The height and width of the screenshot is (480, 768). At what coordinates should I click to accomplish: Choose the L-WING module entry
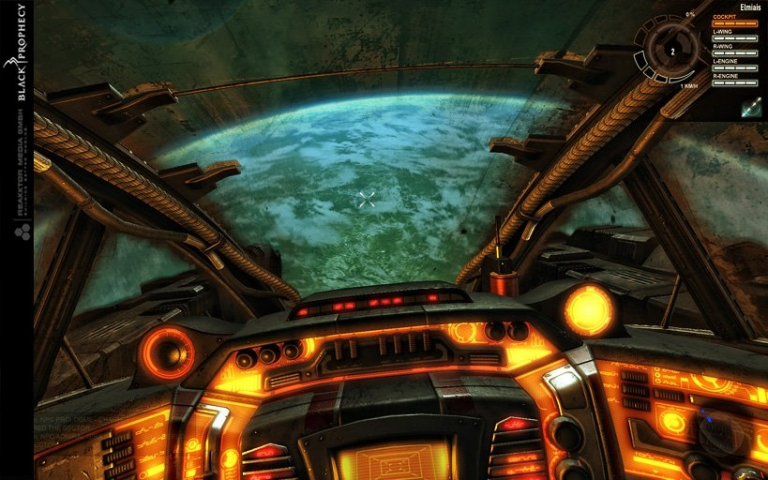coord(734,35)
